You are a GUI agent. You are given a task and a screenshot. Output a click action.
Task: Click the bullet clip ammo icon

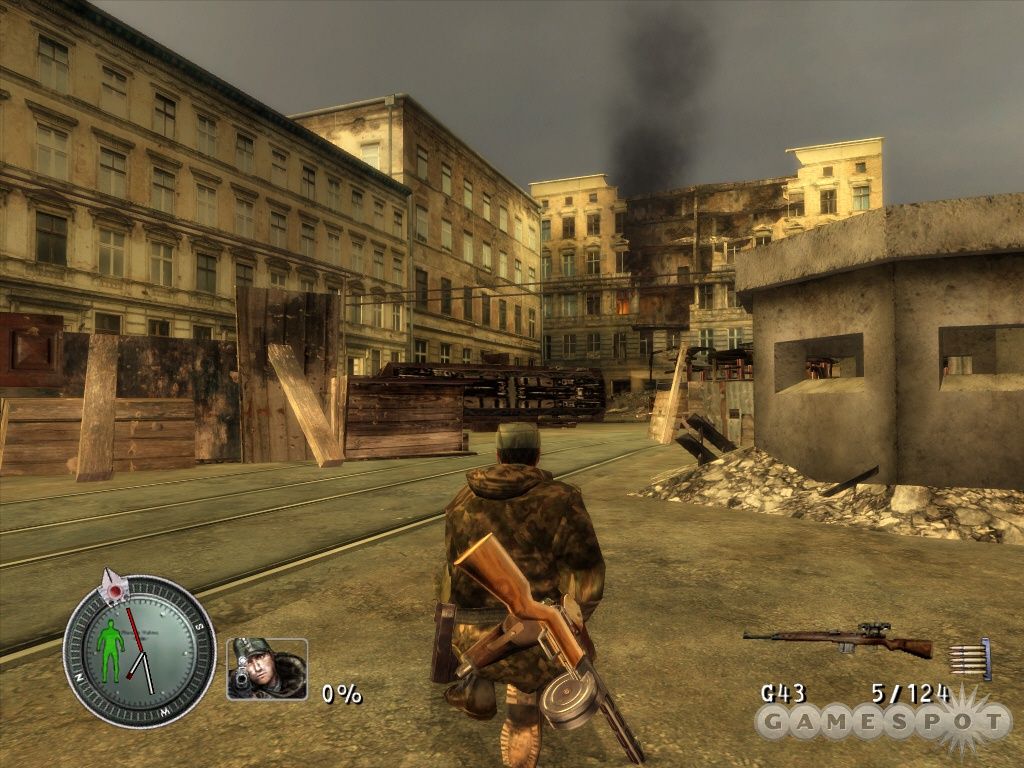970,659
